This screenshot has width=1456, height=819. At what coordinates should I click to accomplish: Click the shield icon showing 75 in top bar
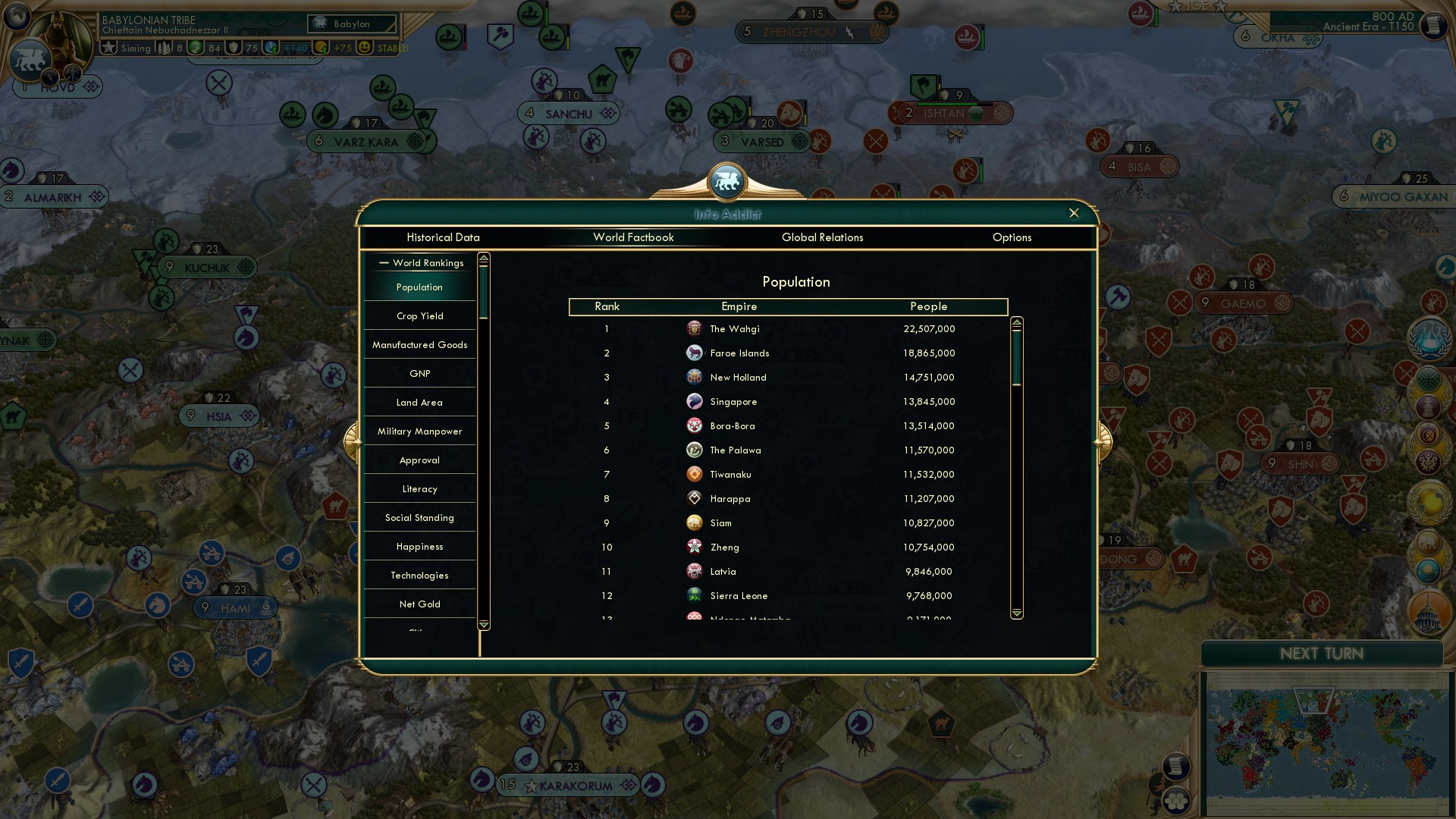(233, 46)
